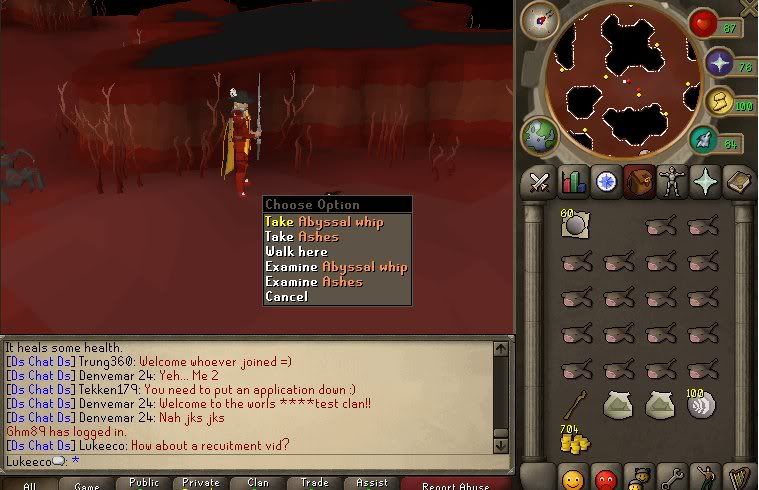The height and width of the screenshot is (490, 759).
Task: Click the compass to face north
Action: pos(539,20)
